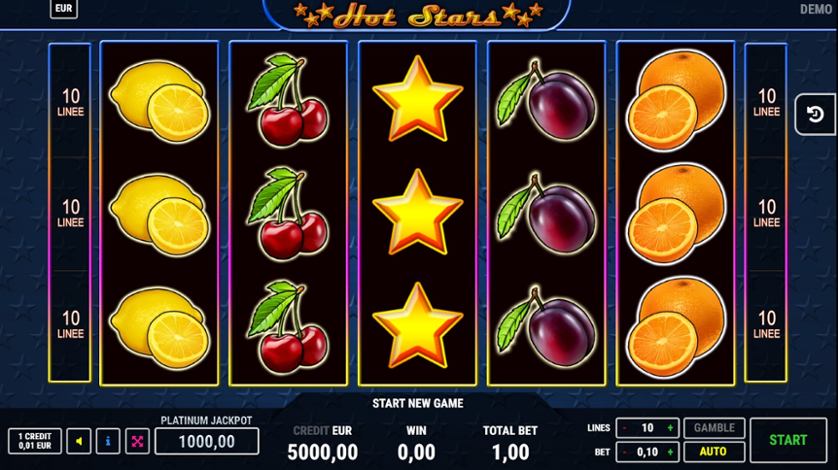Select the EUR currency button
Image resolution: width=838 pixels, height=470 pixels.
pos(64,9)
